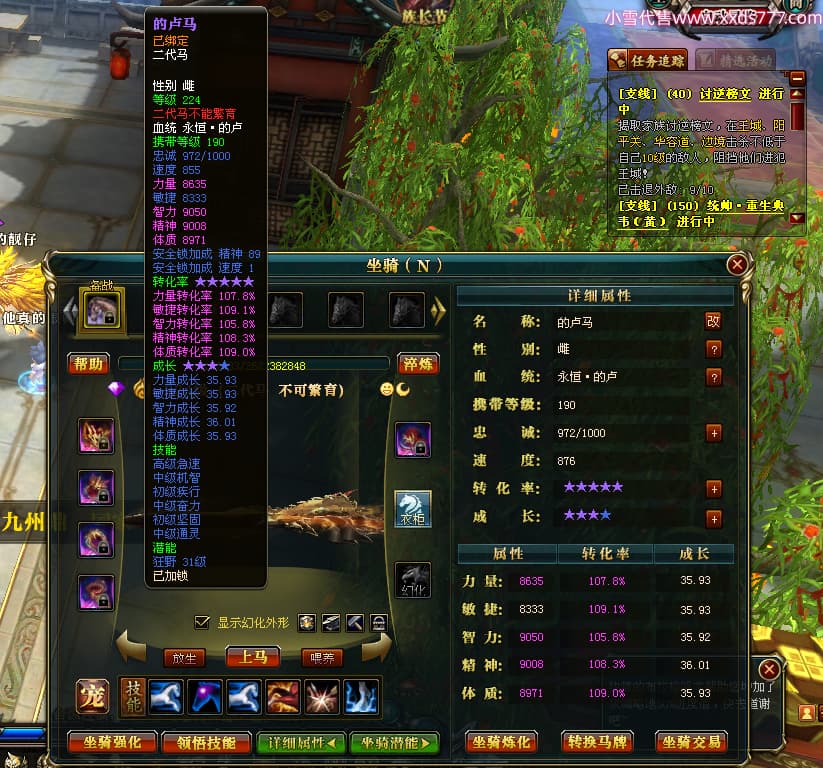Open the 淬炼 refine button
The height and width of the screenshot is (768, 823).
pos(418,364)
